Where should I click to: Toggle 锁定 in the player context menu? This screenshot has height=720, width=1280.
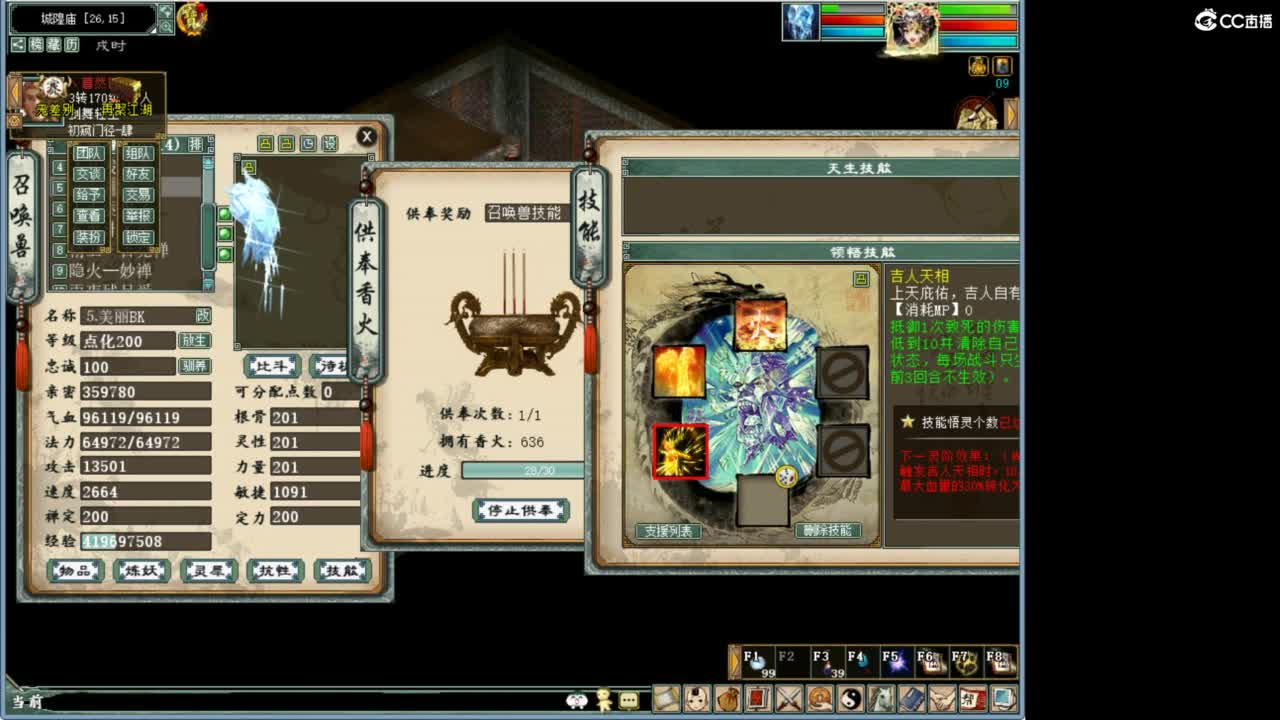[x=138, y=236]
